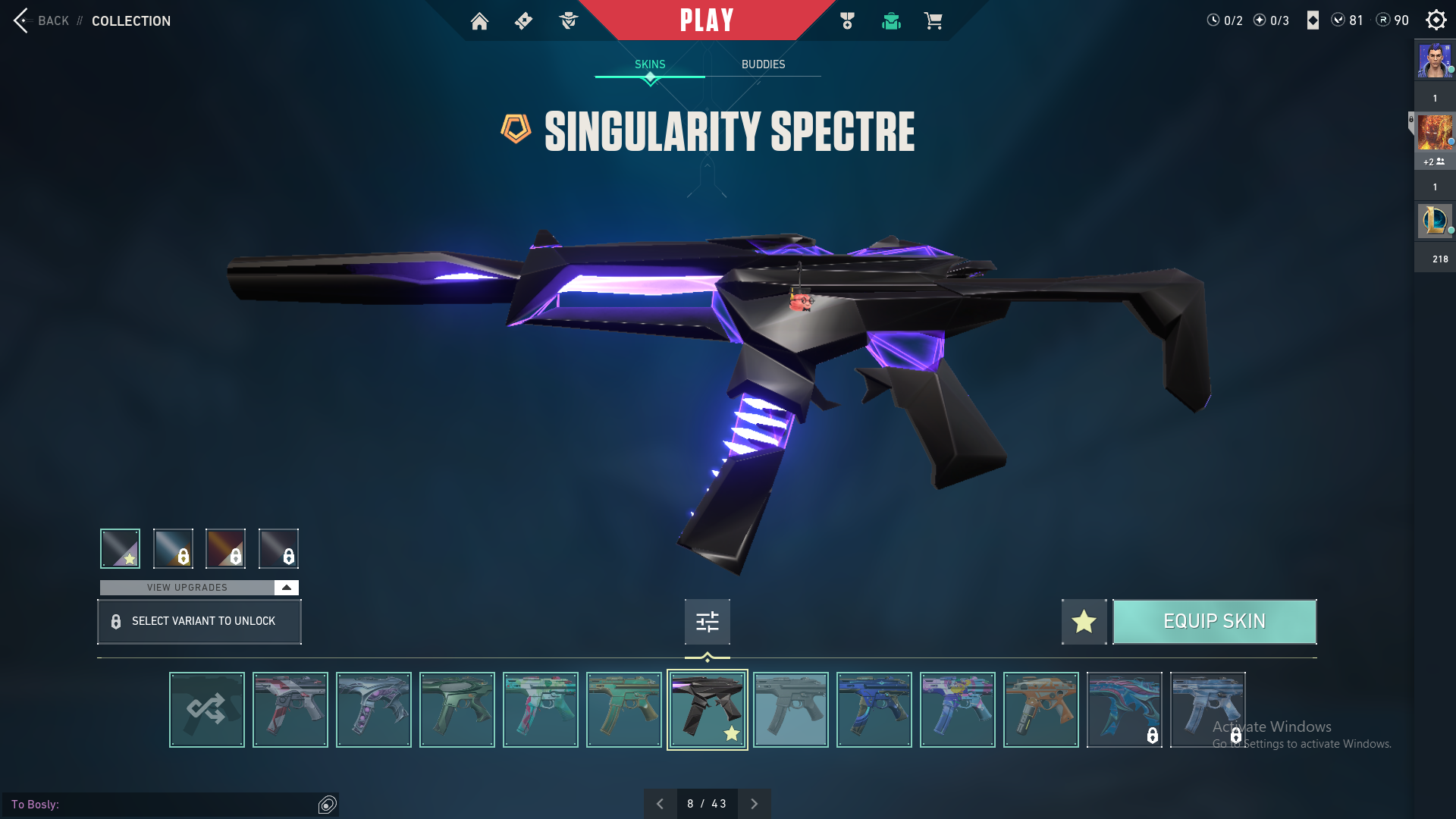
Task: Toggle favorite star beside Equip Skin
Action: pos(1084,622)
